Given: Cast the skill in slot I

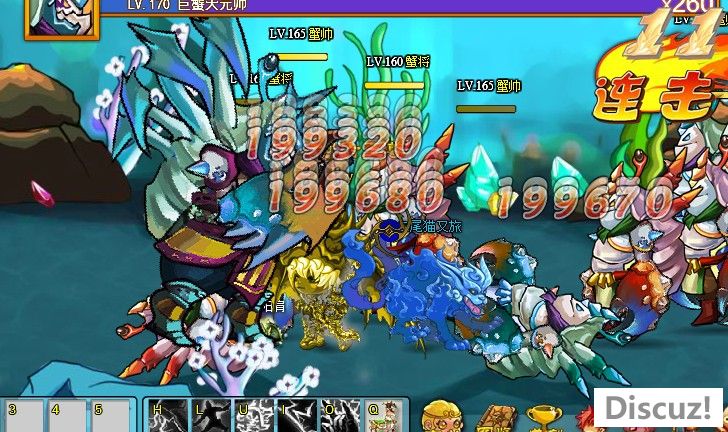Looking at the screenshot, I should [298, 416].
